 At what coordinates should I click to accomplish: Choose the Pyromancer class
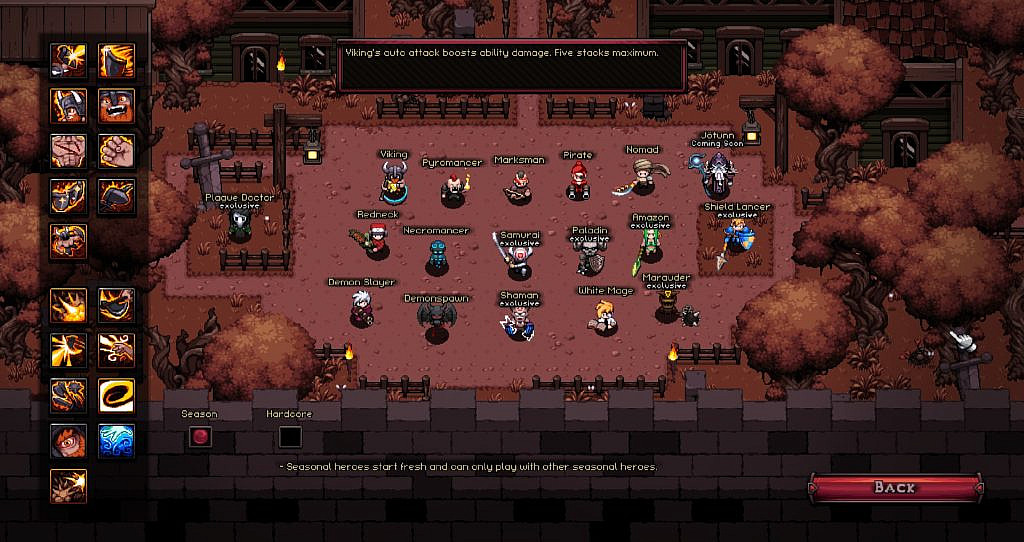(x=453, y=188)
